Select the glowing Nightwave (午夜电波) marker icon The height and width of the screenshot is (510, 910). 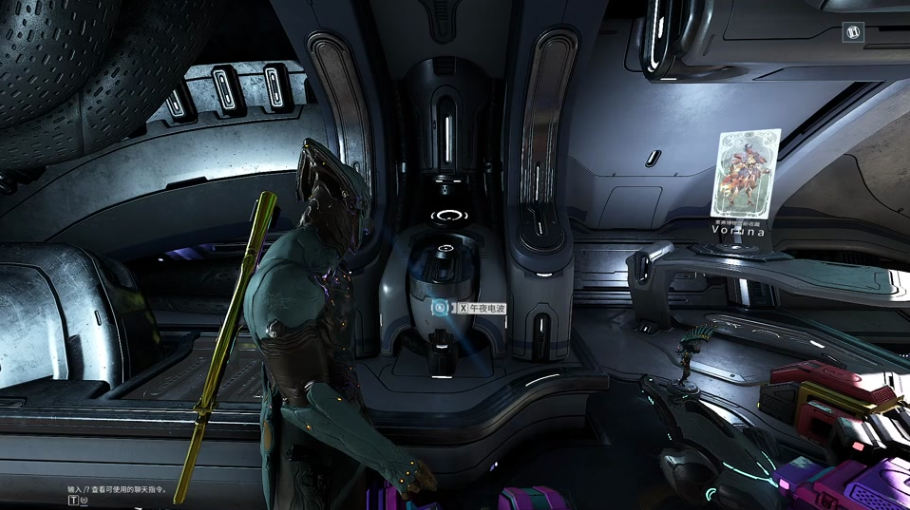click(x=439, y=308)
